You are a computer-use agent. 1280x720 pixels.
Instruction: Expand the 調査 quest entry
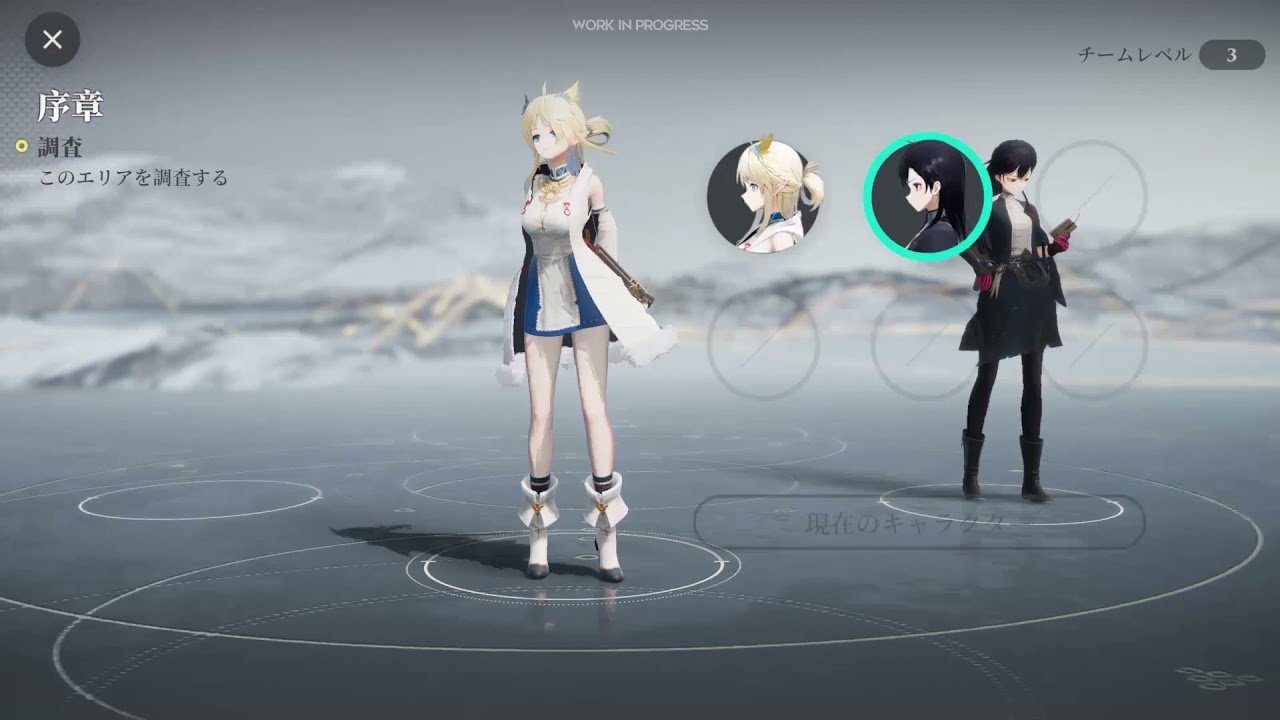coord(60,146)
